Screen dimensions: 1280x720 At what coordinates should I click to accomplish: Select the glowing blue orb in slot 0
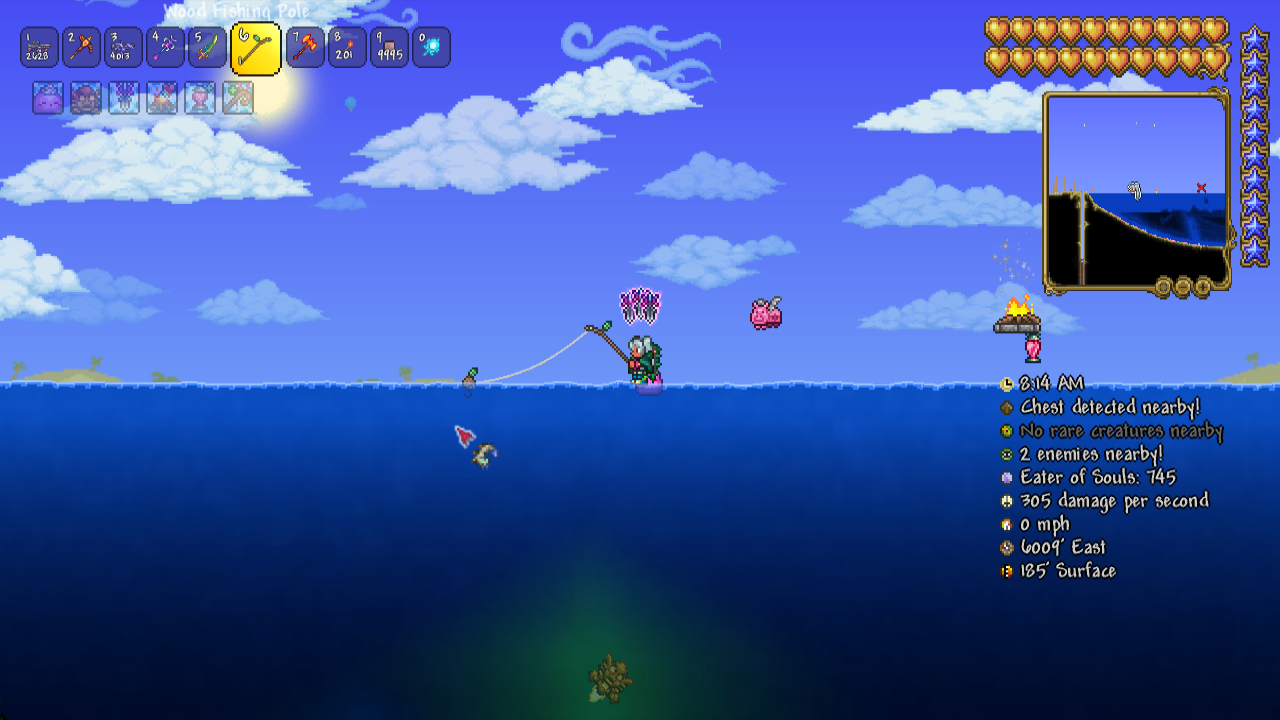[x=431, y=48]
